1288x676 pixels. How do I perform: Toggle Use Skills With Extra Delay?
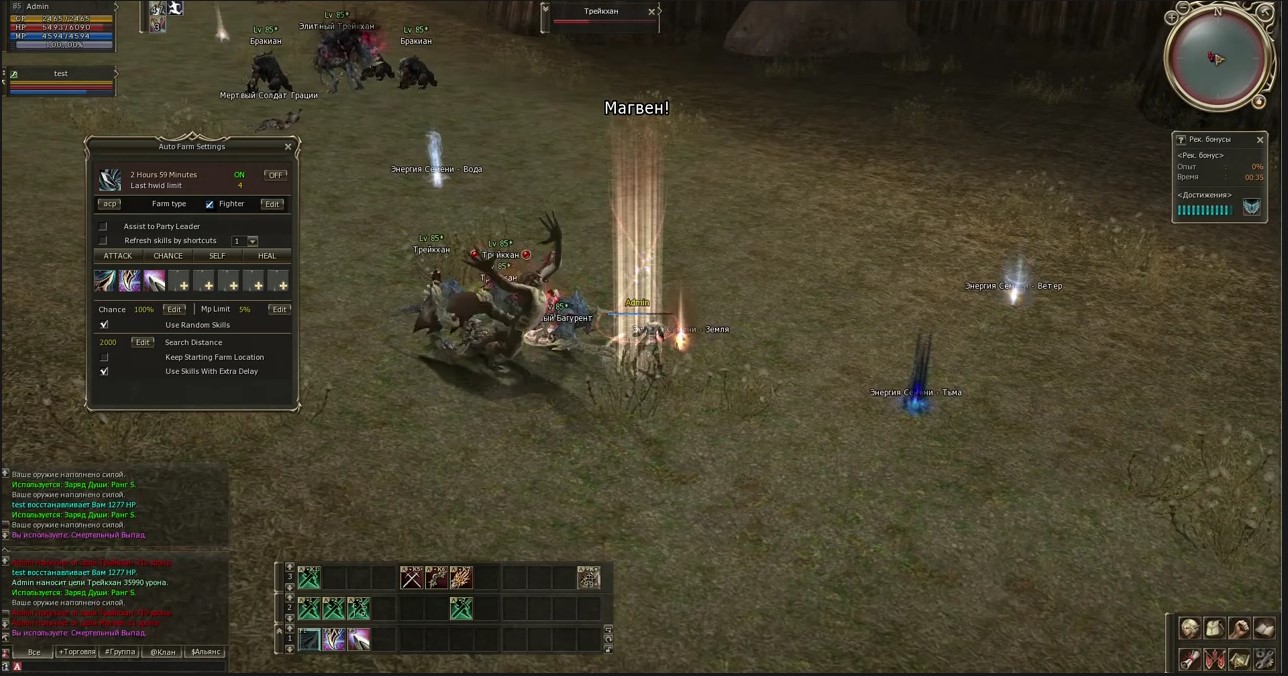[104, 371]
